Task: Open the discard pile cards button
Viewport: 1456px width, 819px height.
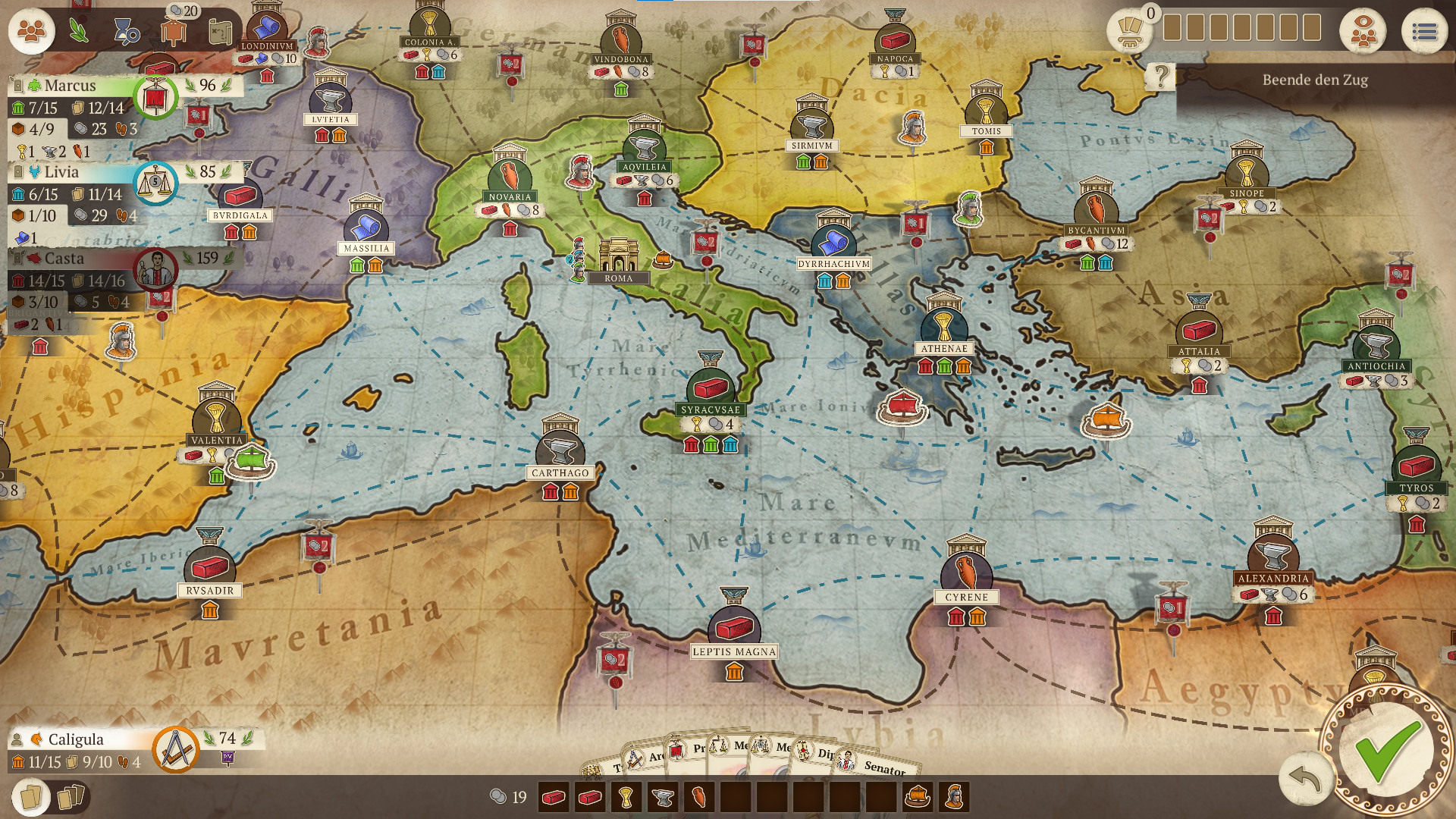Action: [x=70, y=797]
